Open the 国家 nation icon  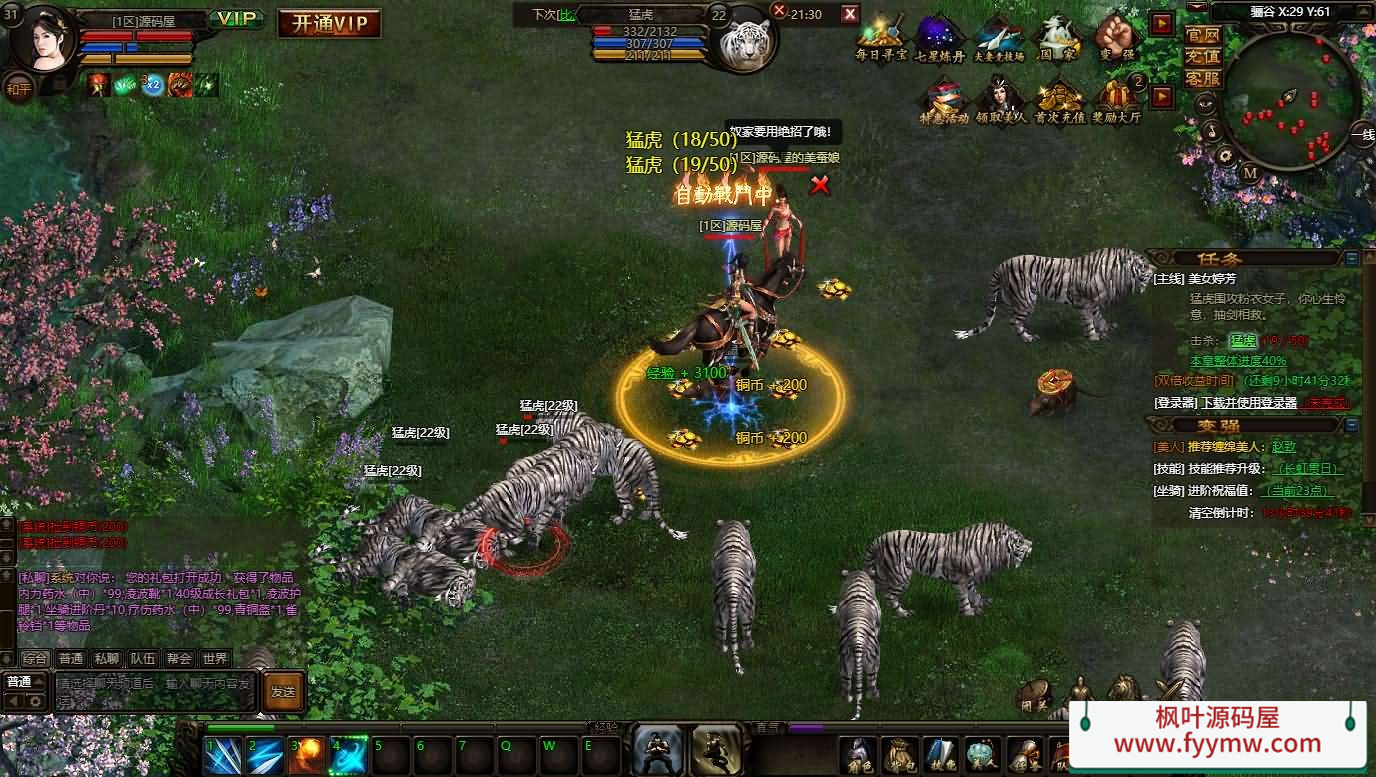1057,36
